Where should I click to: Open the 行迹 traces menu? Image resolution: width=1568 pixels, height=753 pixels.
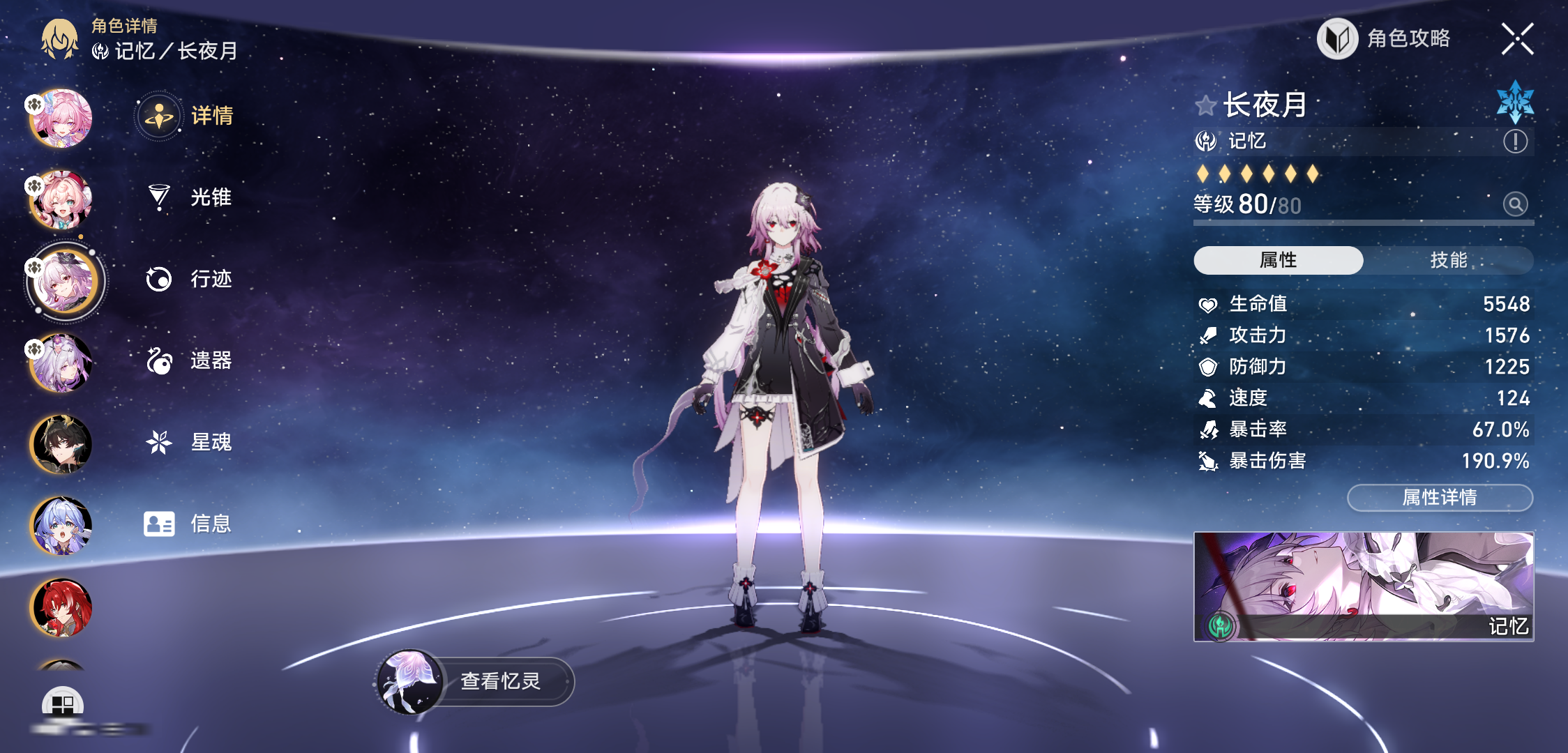tap(188, 279)
